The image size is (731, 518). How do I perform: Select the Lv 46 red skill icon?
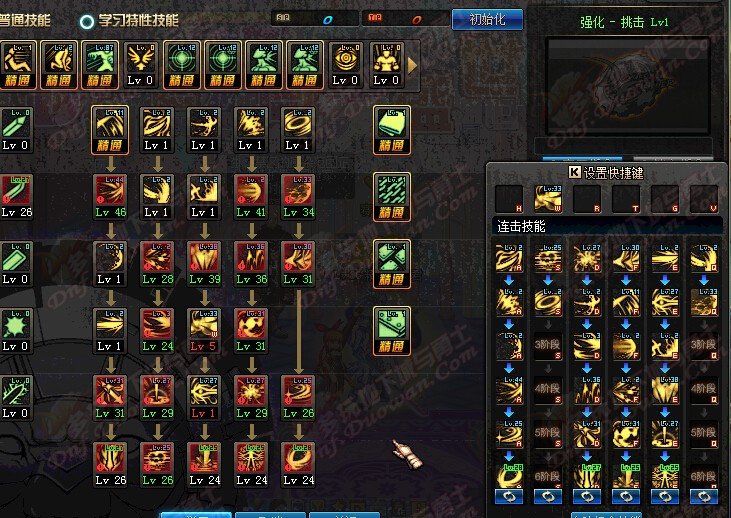[110, 191]
